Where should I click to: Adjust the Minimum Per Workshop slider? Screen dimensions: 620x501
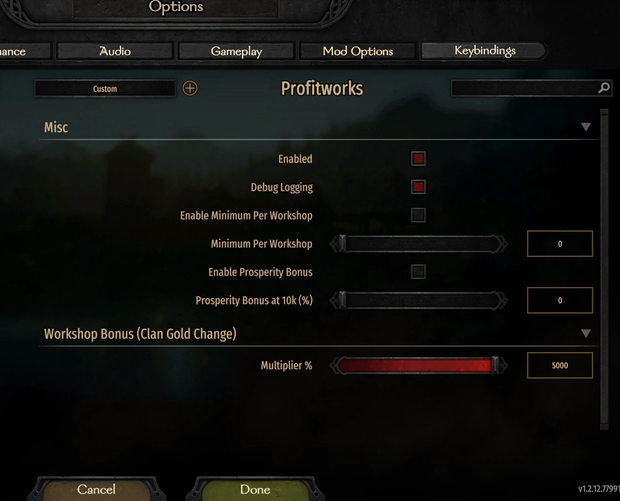point(420,244)
